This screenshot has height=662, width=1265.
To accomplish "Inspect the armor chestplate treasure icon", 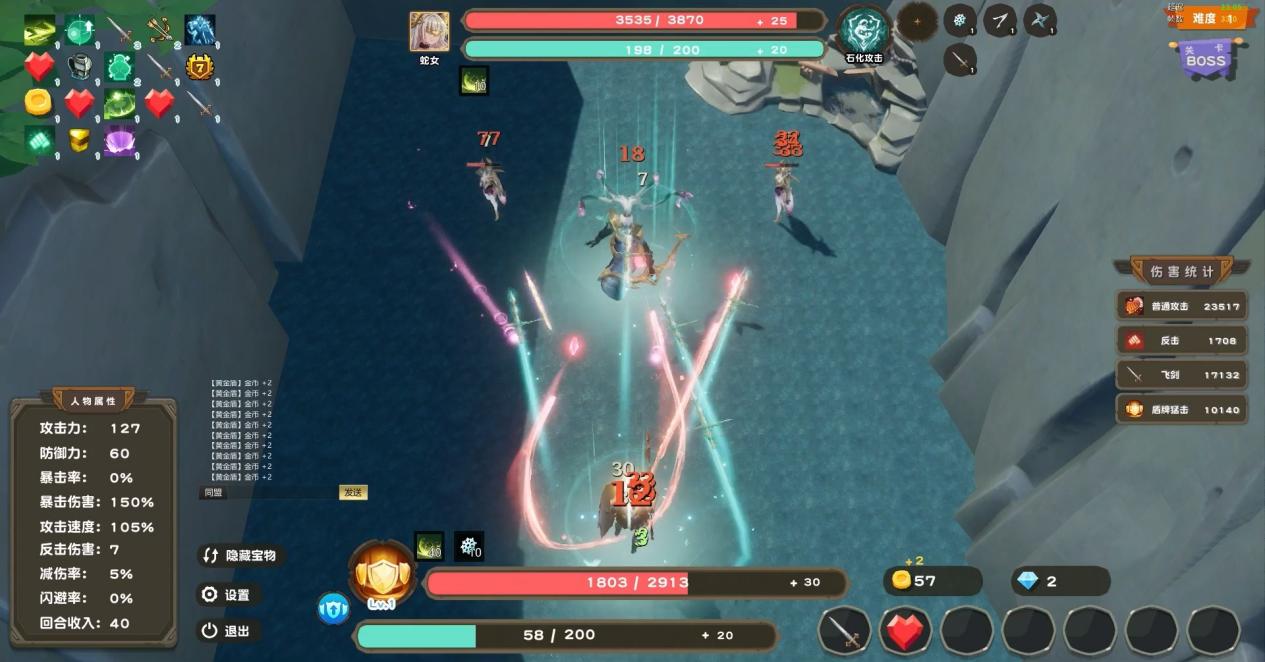I will [79, 67].
